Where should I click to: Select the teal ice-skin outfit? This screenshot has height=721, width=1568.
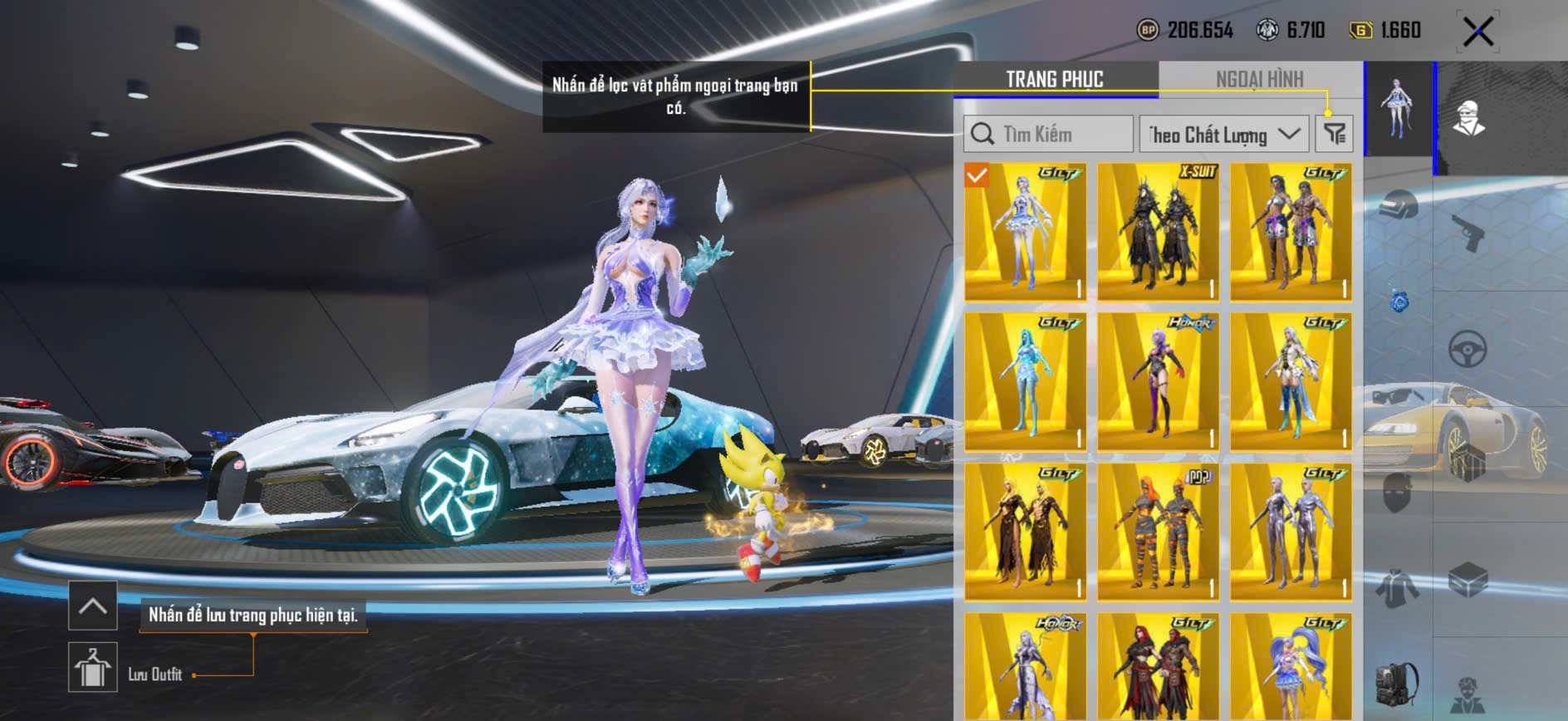click(x=1025, y=382)
